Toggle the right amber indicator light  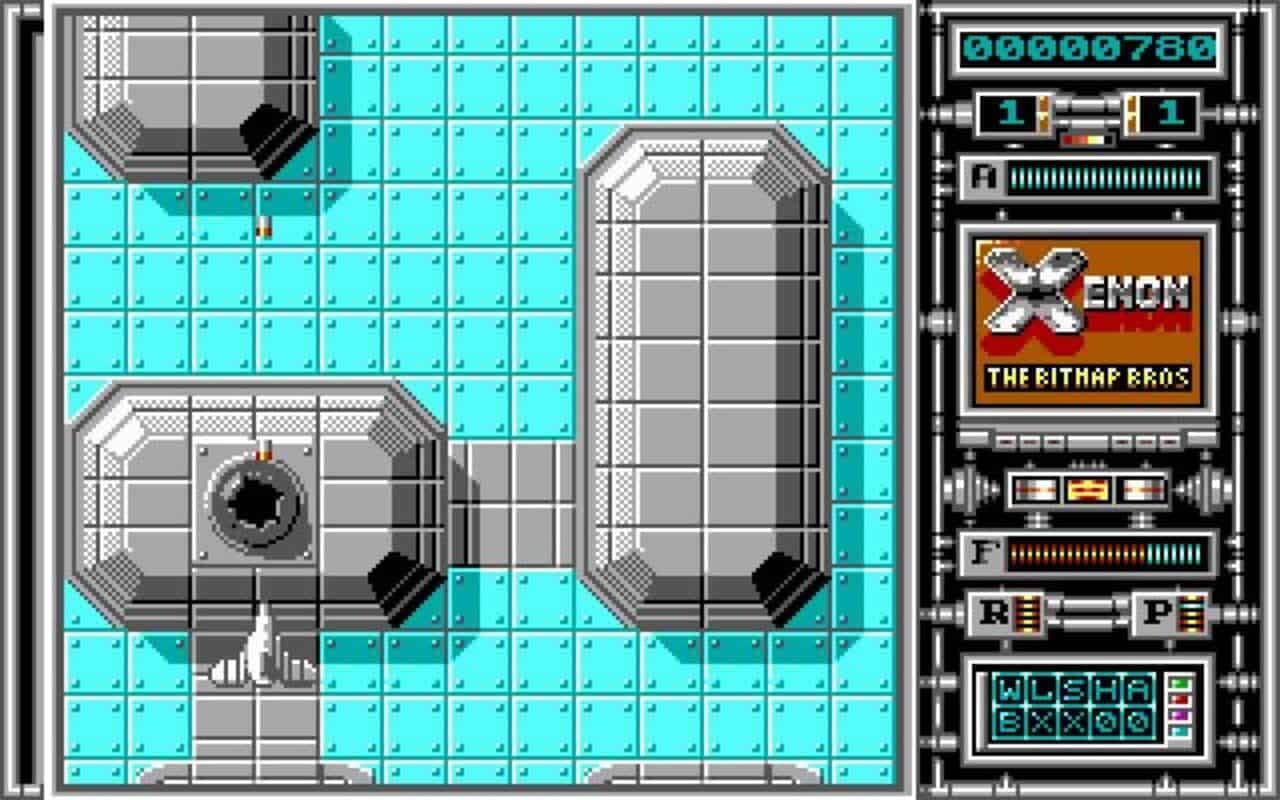tap(1140, 490)
